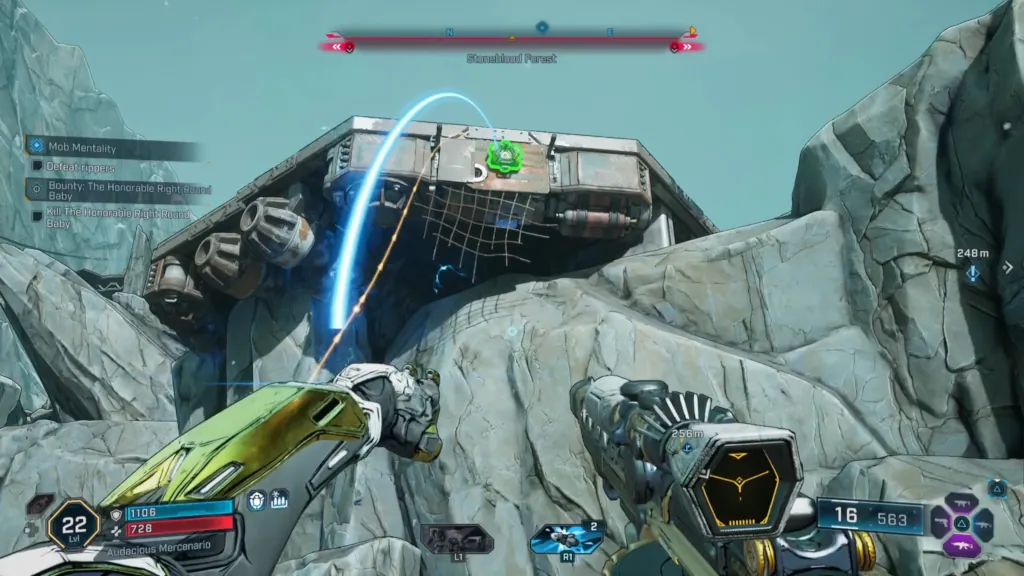1024x576 pixels.
Task: Click the compass bar above Stoneblood Forest
Action: tap(512, 42)
